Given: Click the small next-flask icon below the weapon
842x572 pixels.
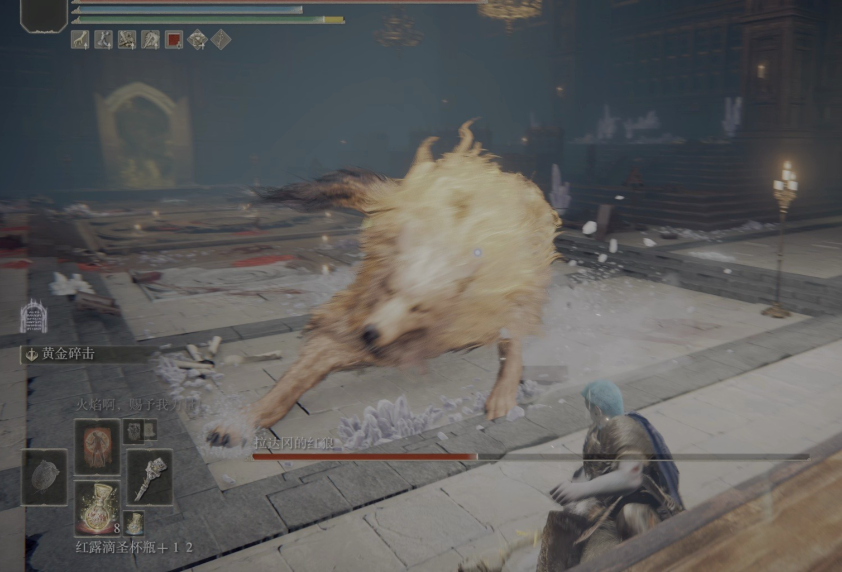Looking at the screenshot, I should (x=133, y=522).
